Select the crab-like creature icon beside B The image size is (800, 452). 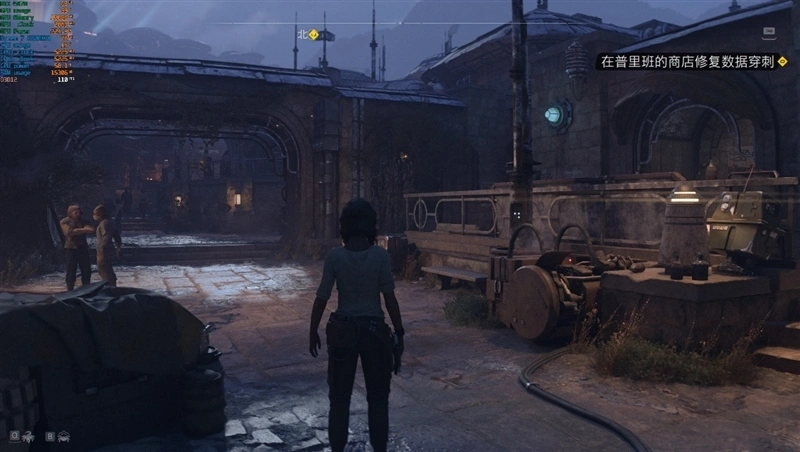[x=63, y=436]
